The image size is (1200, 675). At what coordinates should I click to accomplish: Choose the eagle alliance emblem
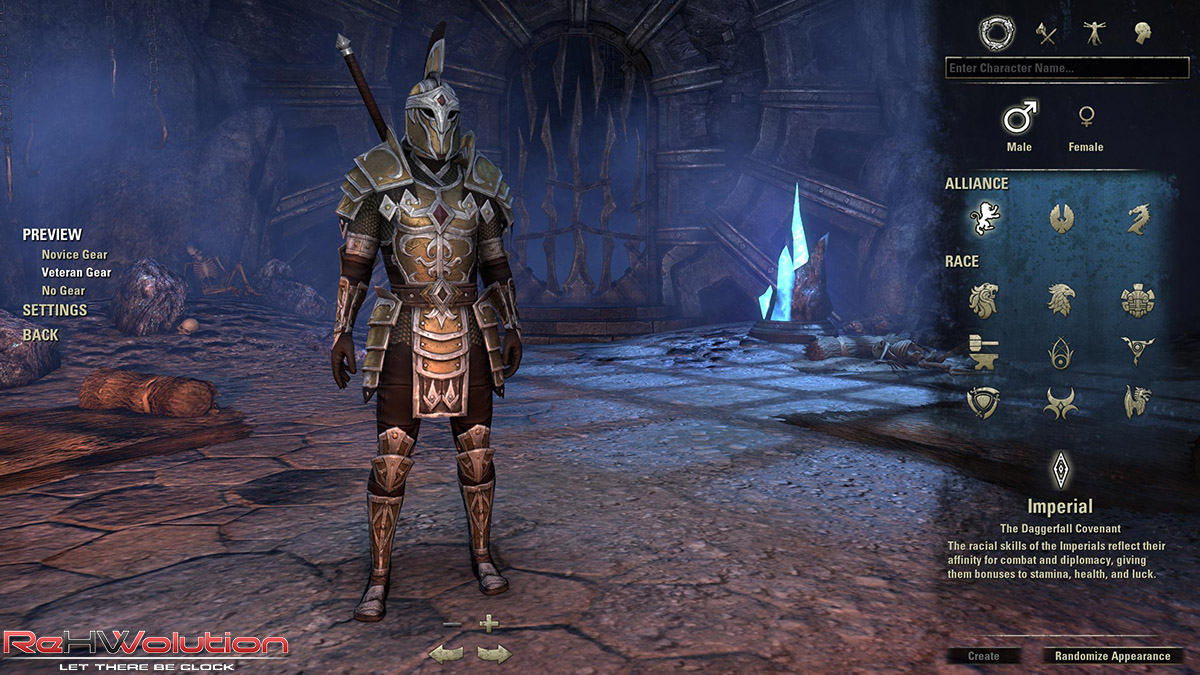click(1061, 218)
